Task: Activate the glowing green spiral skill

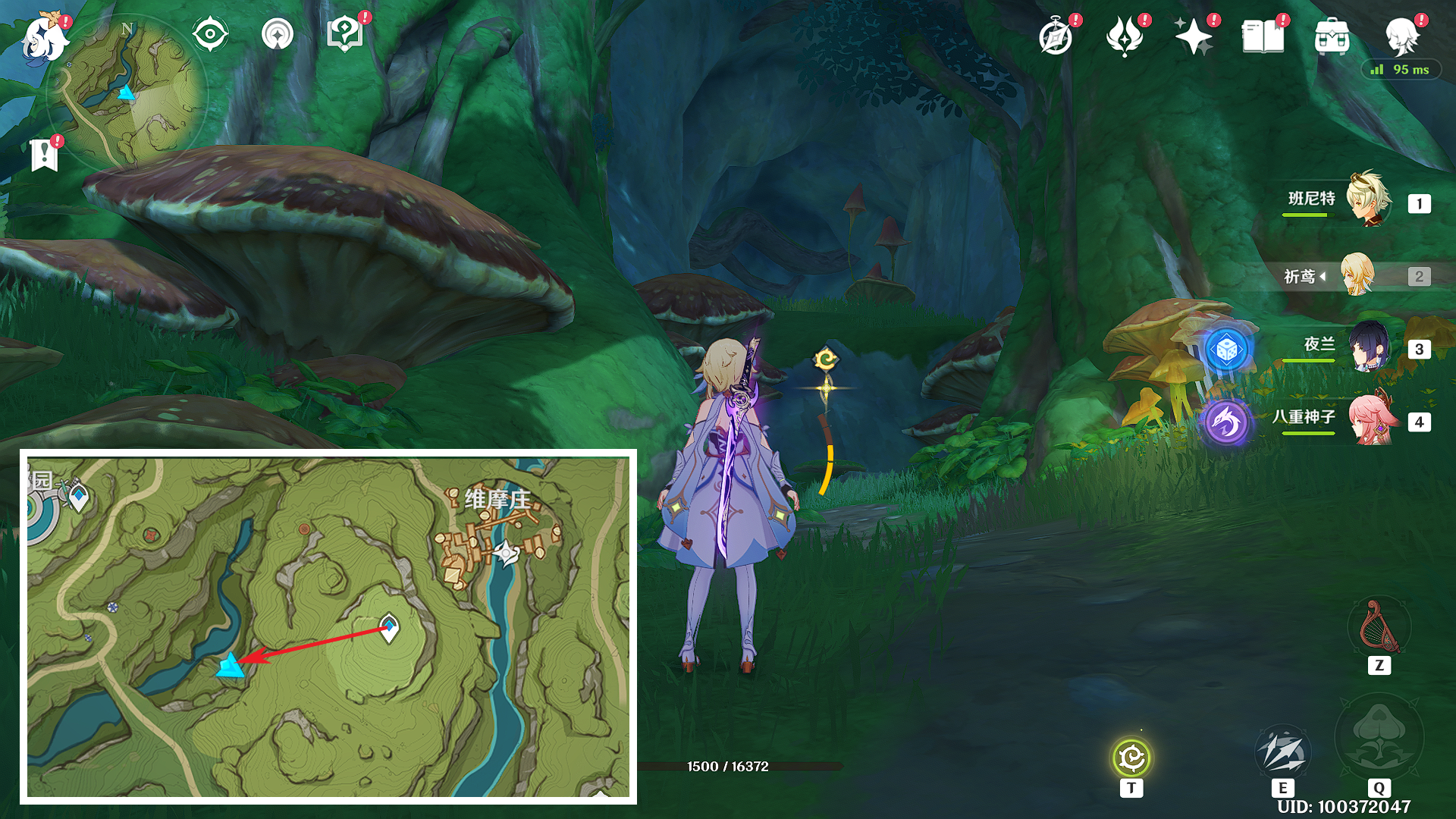Action: 1131,758
